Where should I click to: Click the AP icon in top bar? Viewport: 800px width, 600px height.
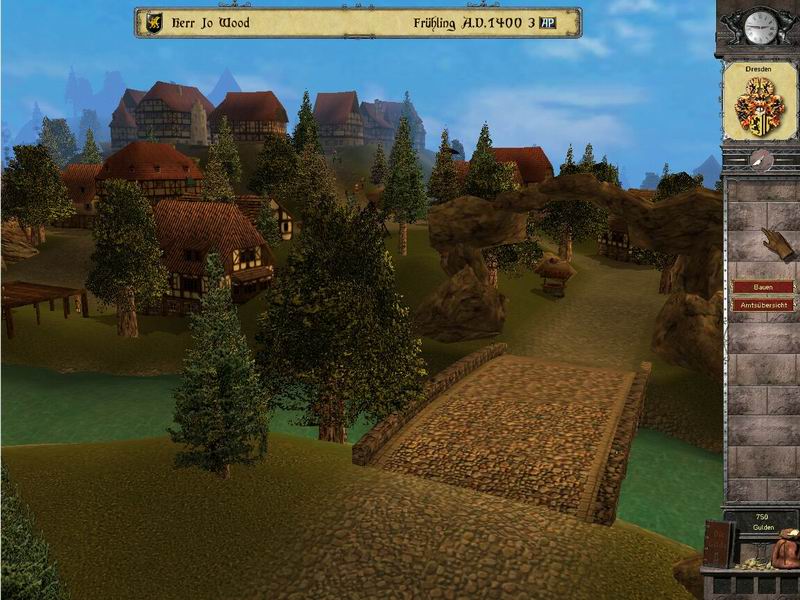click(547, 22)
